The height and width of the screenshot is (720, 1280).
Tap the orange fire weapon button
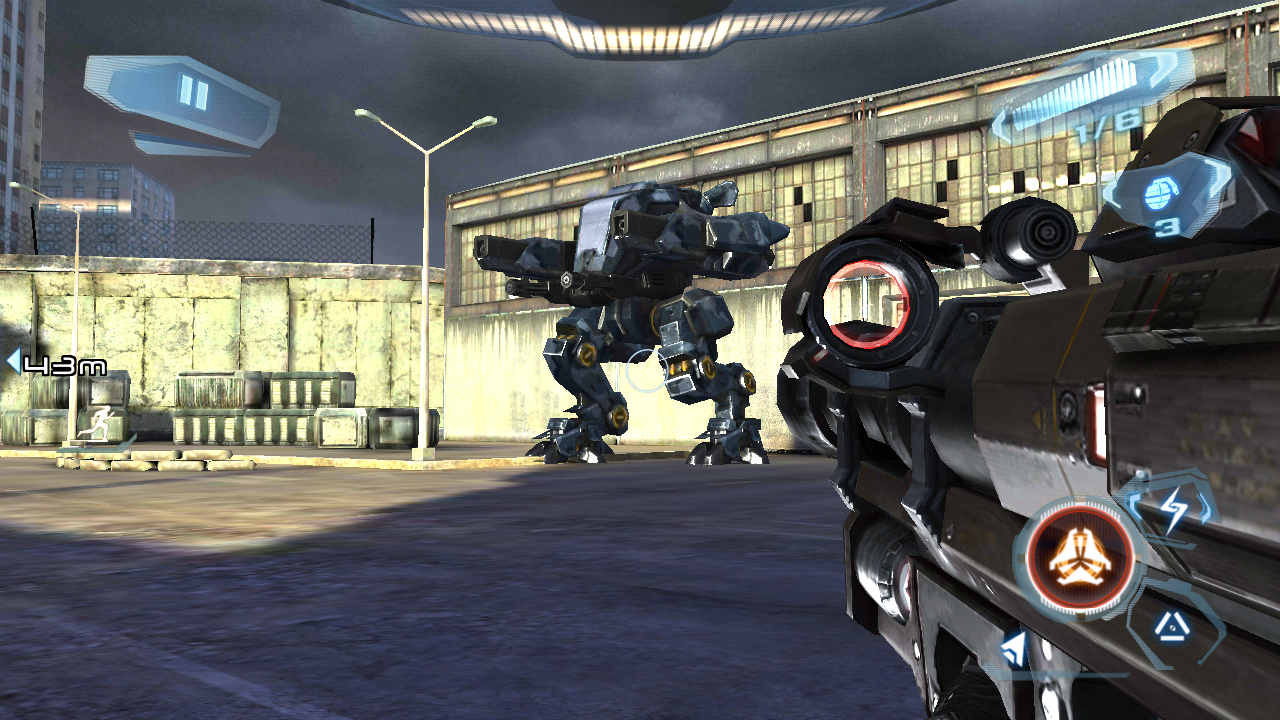tap(1080, 558)
